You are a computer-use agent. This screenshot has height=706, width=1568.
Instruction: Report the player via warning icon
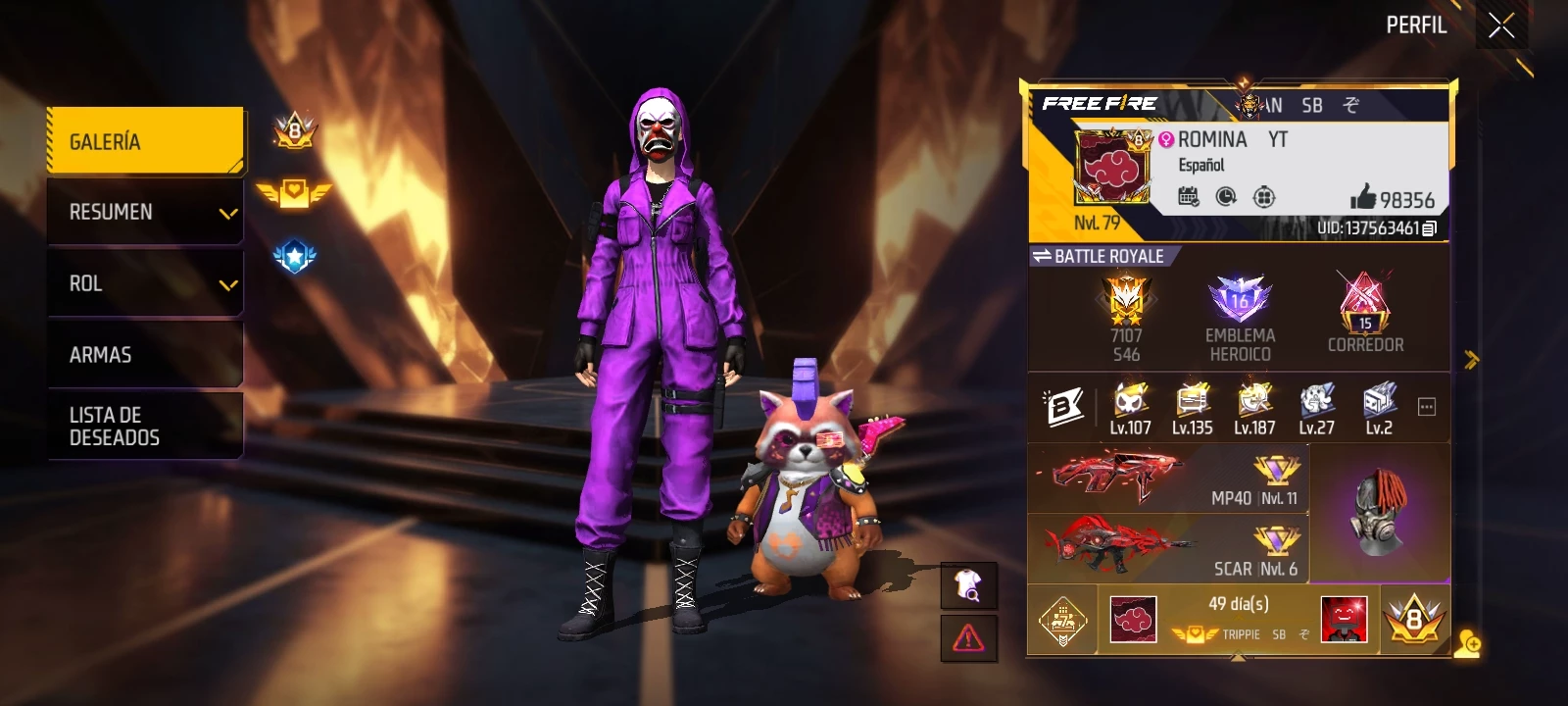(968, 638)
